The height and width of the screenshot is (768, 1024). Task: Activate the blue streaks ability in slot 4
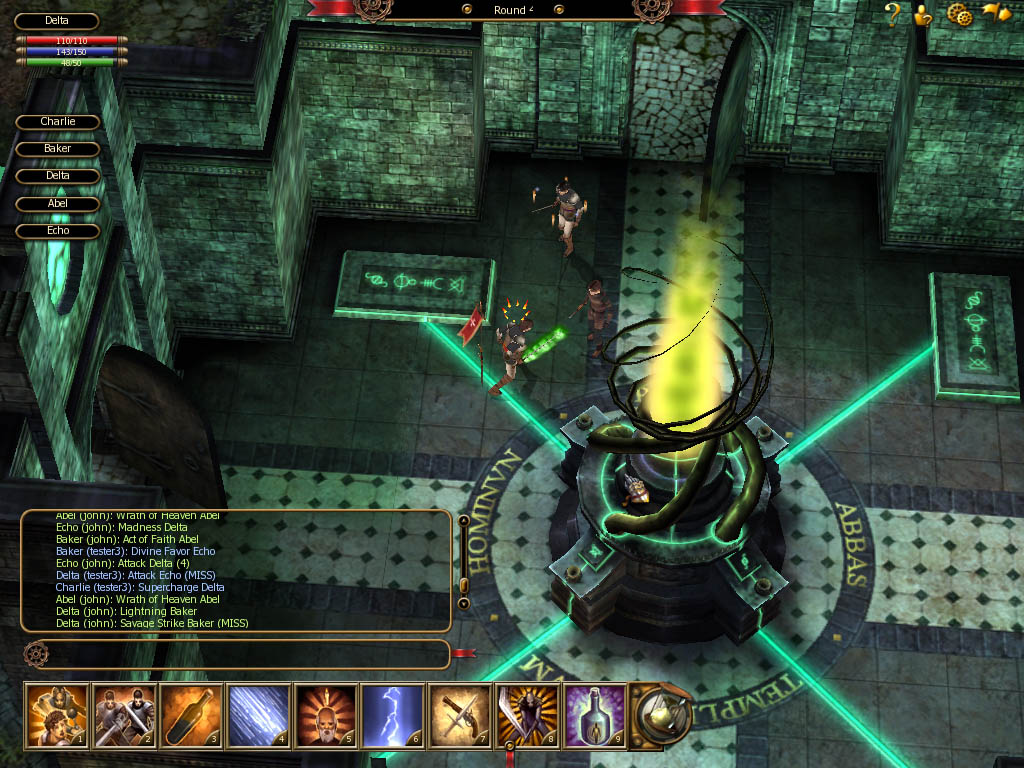(x=258, y=714)
